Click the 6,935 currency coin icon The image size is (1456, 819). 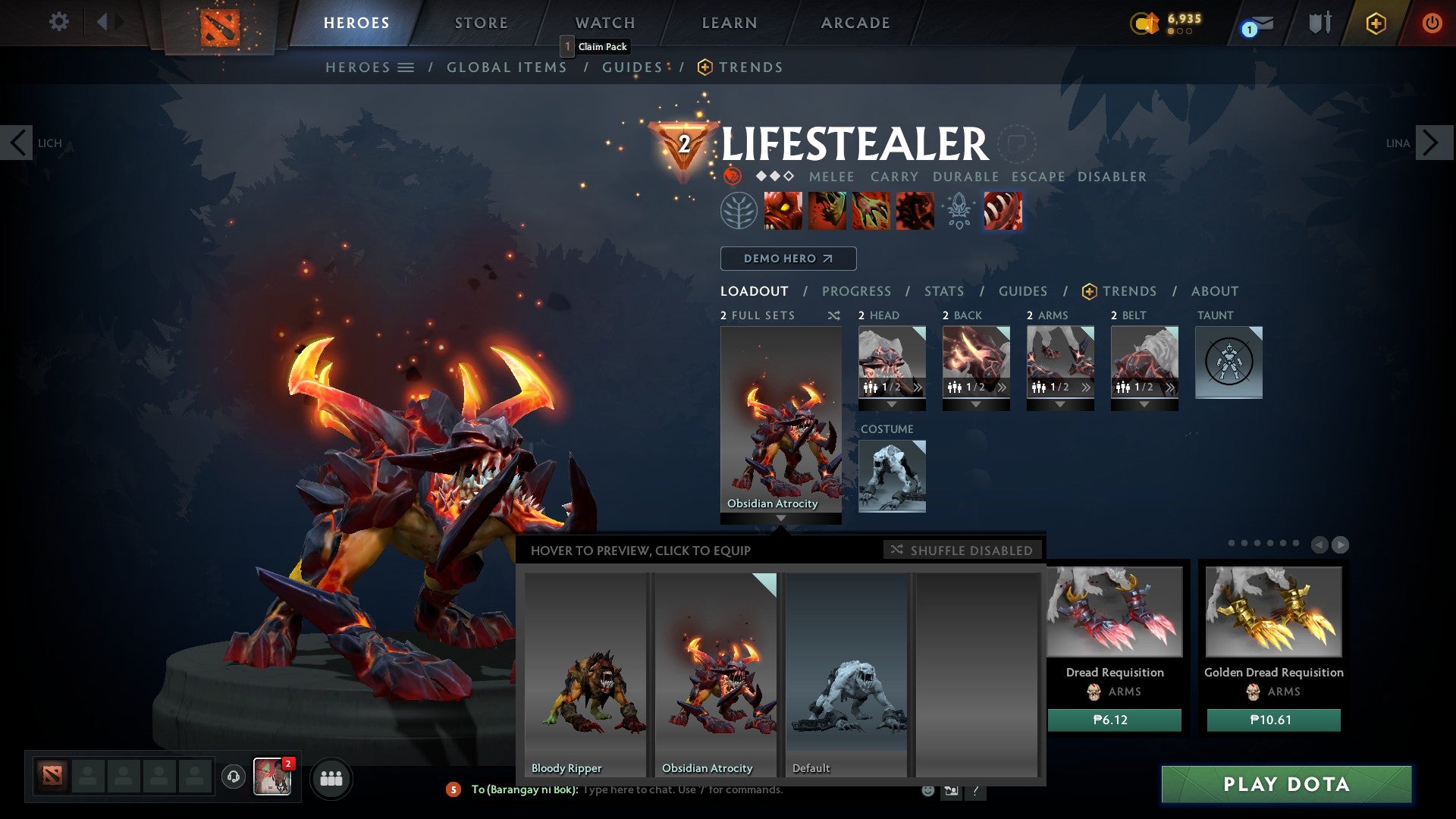[x=1146, y=24]
